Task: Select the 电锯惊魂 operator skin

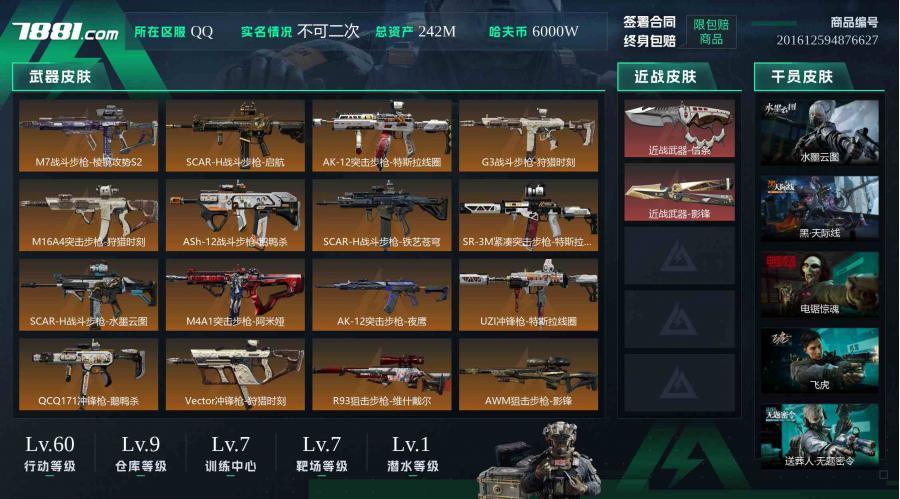Action: tap(820, 285)
